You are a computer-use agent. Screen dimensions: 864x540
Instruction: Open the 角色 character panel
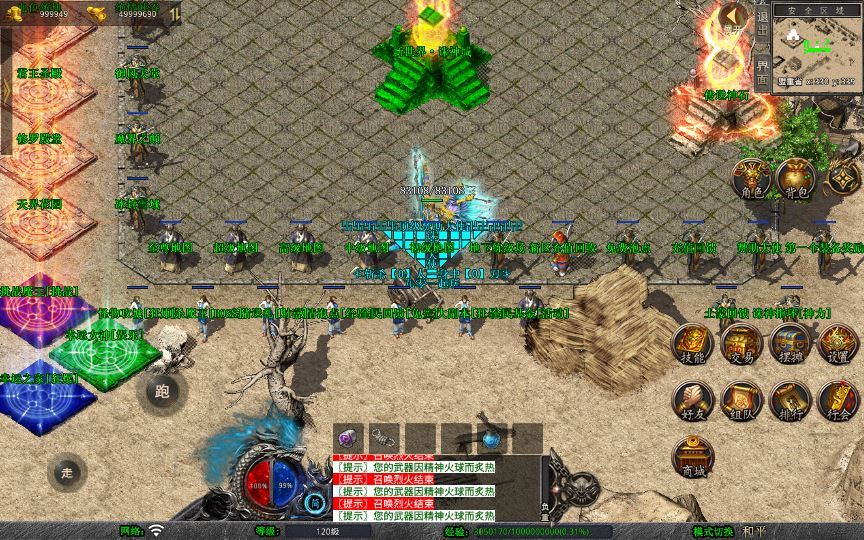point(752,180)
